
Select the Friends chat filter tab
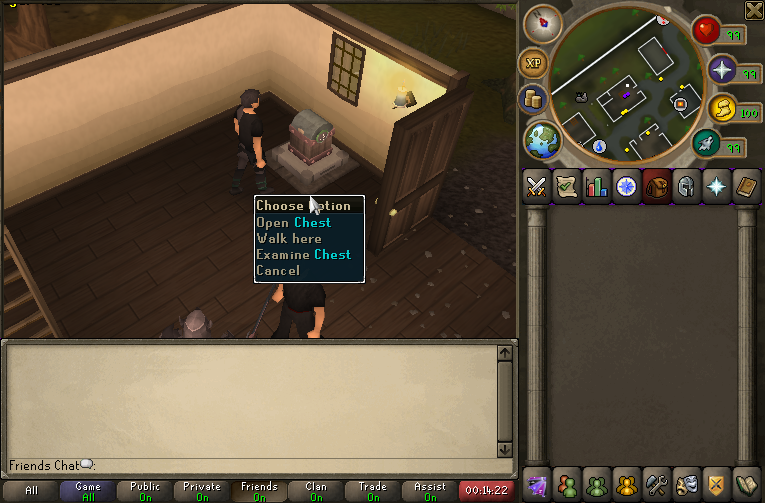click(x=259, y=491)
